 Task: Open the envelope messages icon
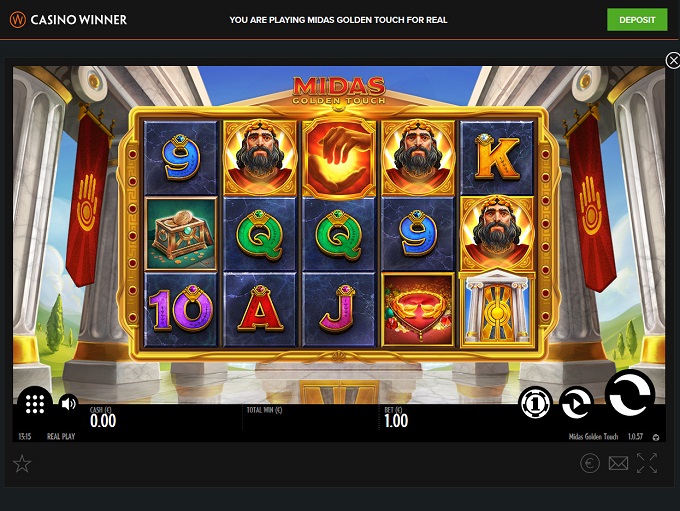[618, 463]
